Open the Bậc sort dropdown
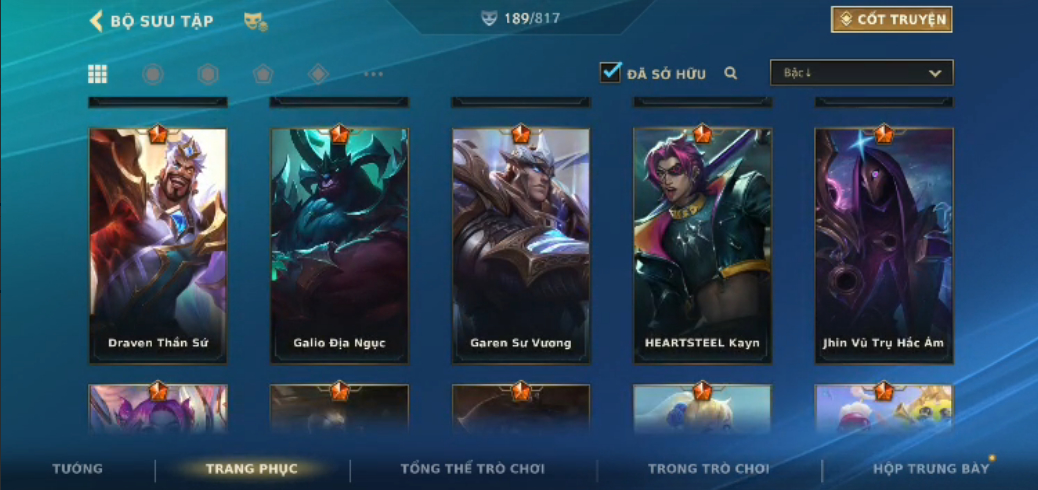 click(861, 73)
